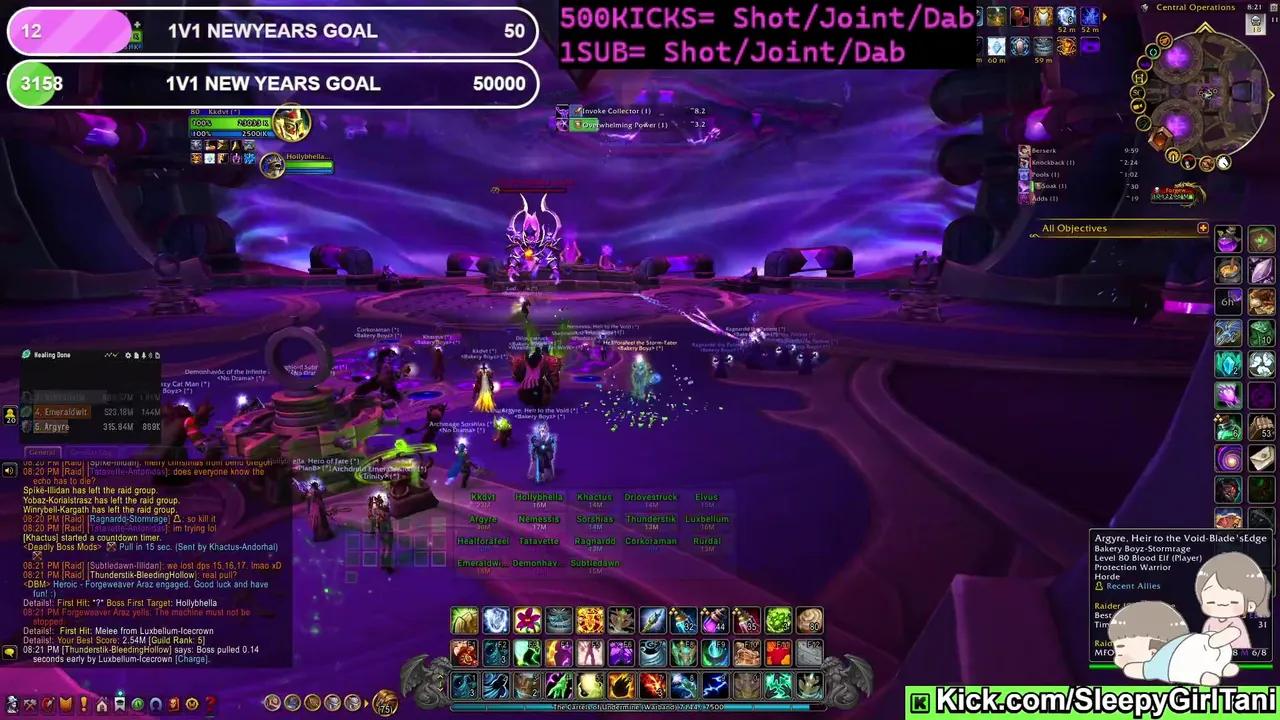Click the chevron on the minimap's right edge
Image resolution: width=1280 pixels, height=720 pixels.
click(1272, 94)
